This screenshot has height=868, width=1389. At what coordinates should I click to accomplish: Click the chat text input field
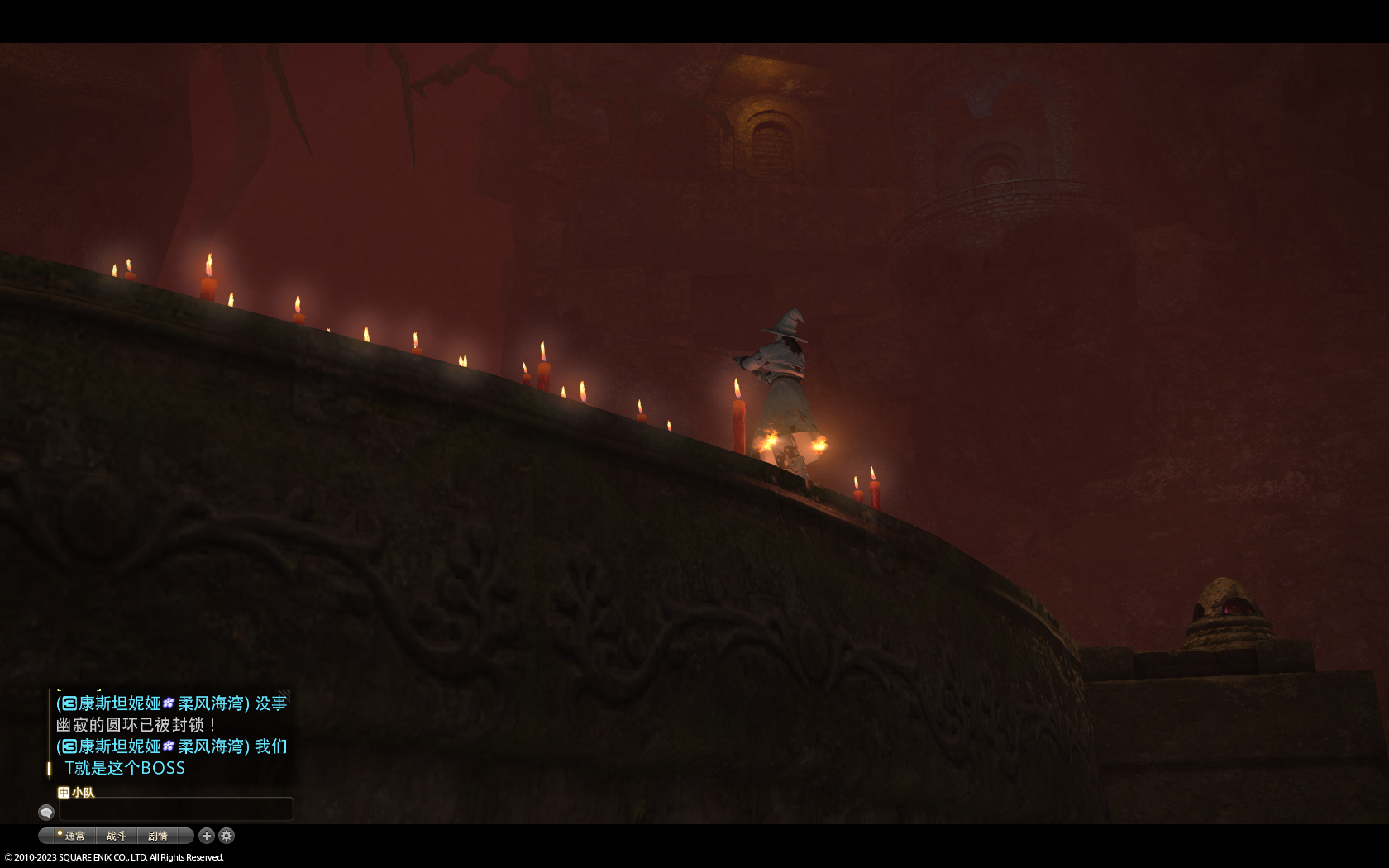[x=176, y=810]
